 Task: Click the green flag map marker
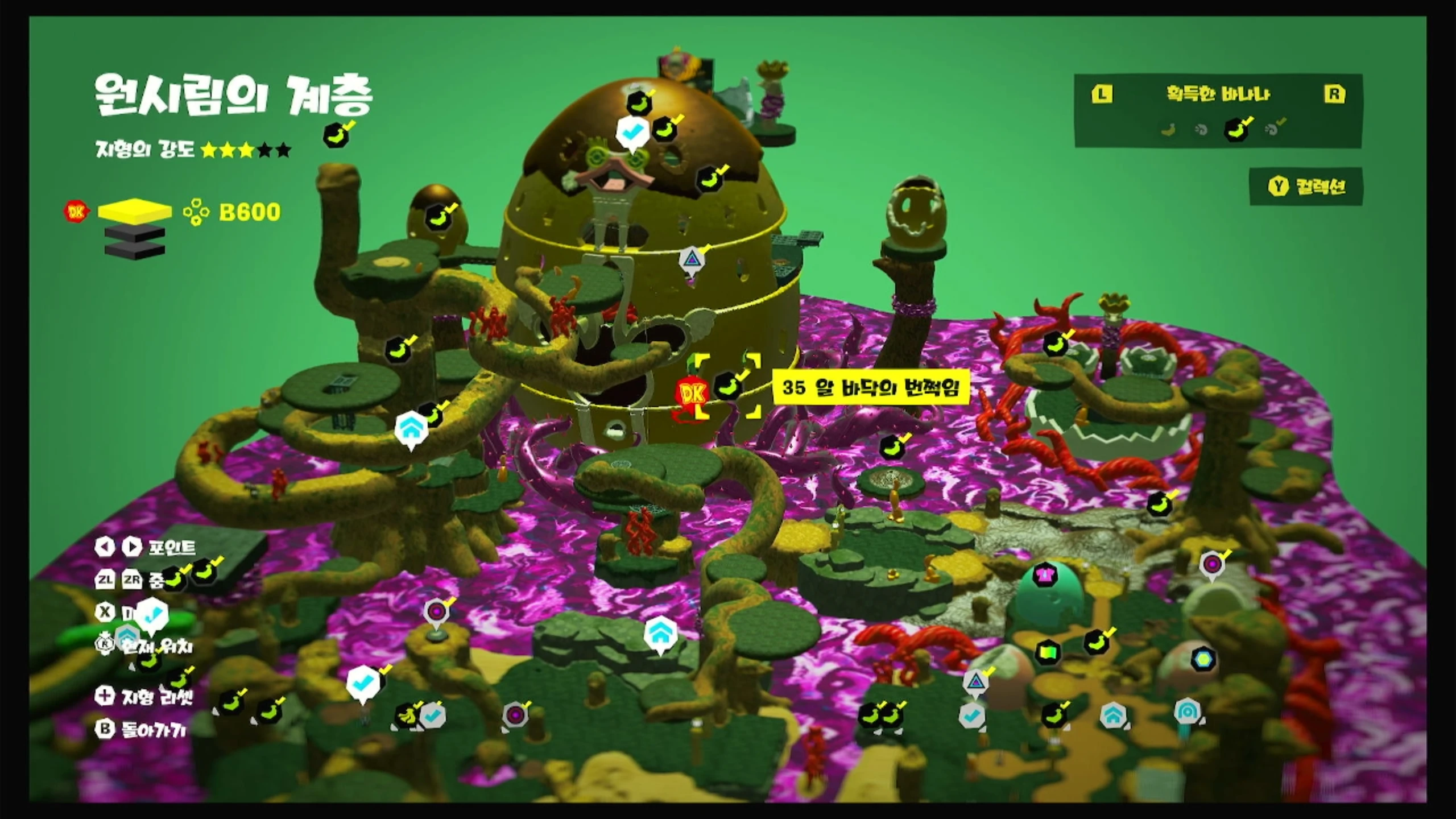click(x=1048, y=652)
